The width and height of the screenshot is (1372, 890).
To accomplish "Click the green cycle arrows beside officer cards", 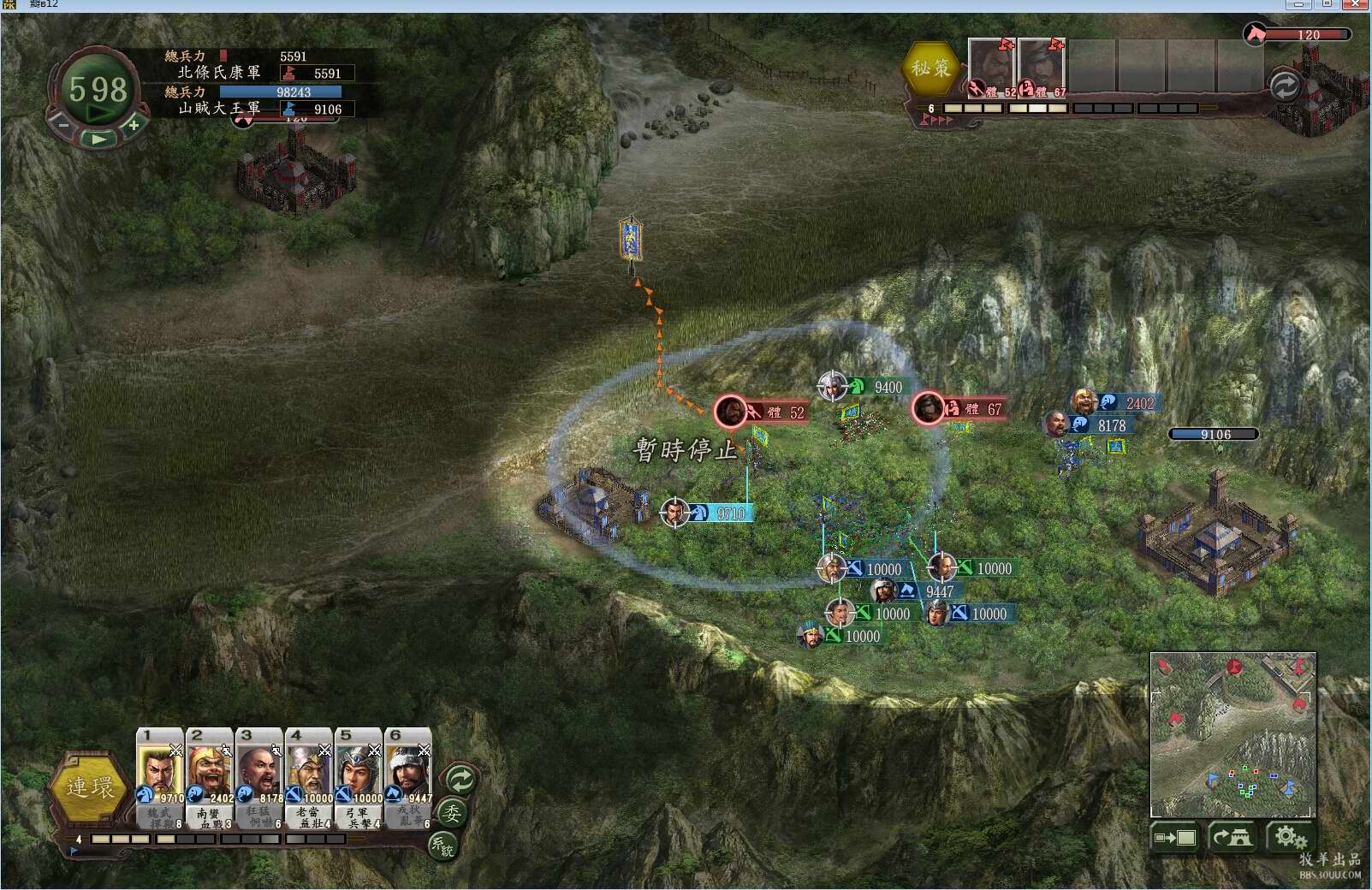I will pos(460,780).
